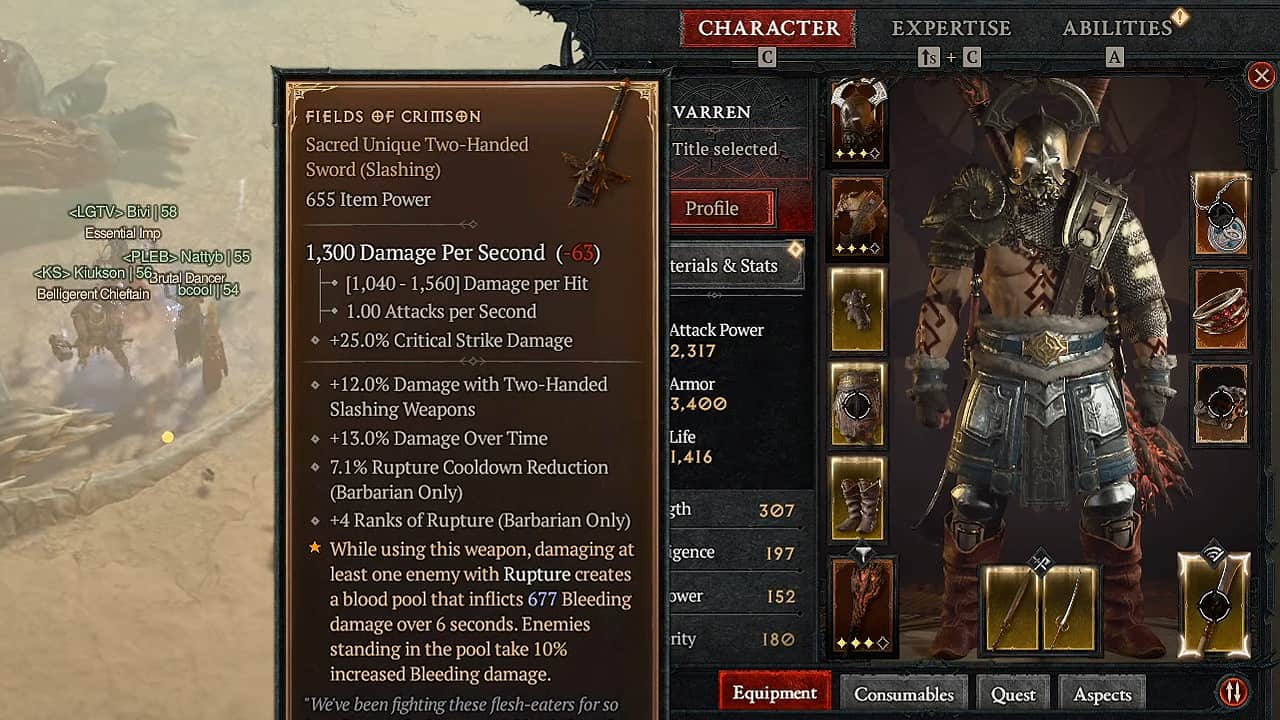The height and width of the screenshot is (720, 1280).
Task: Open the Materials & Stats panel
Action: (x=725, y=266)
